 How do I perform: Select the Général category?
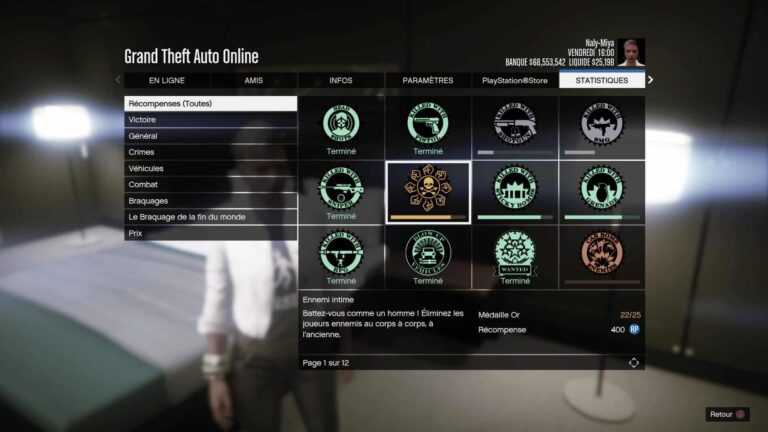[210, 136]
